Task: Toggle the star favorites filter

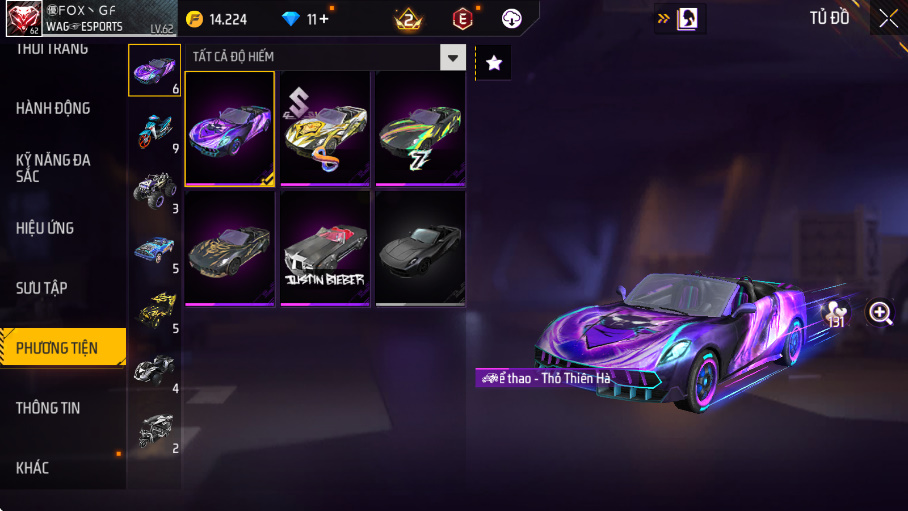Action: coord(494,62)
